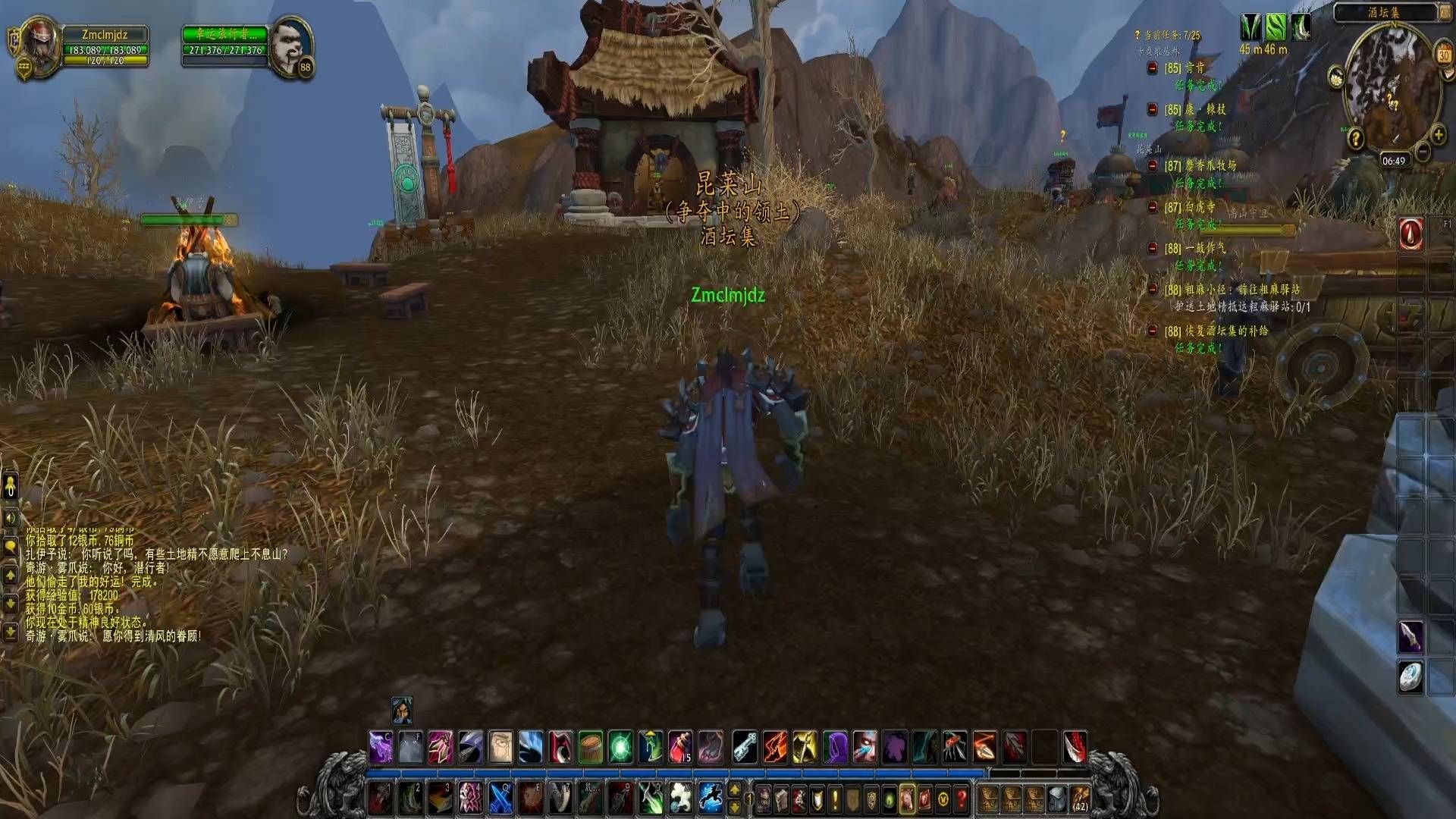Screen dimensions: 1456x819
Task: Open the calendar button showing 30
Action: [1443, 55]
